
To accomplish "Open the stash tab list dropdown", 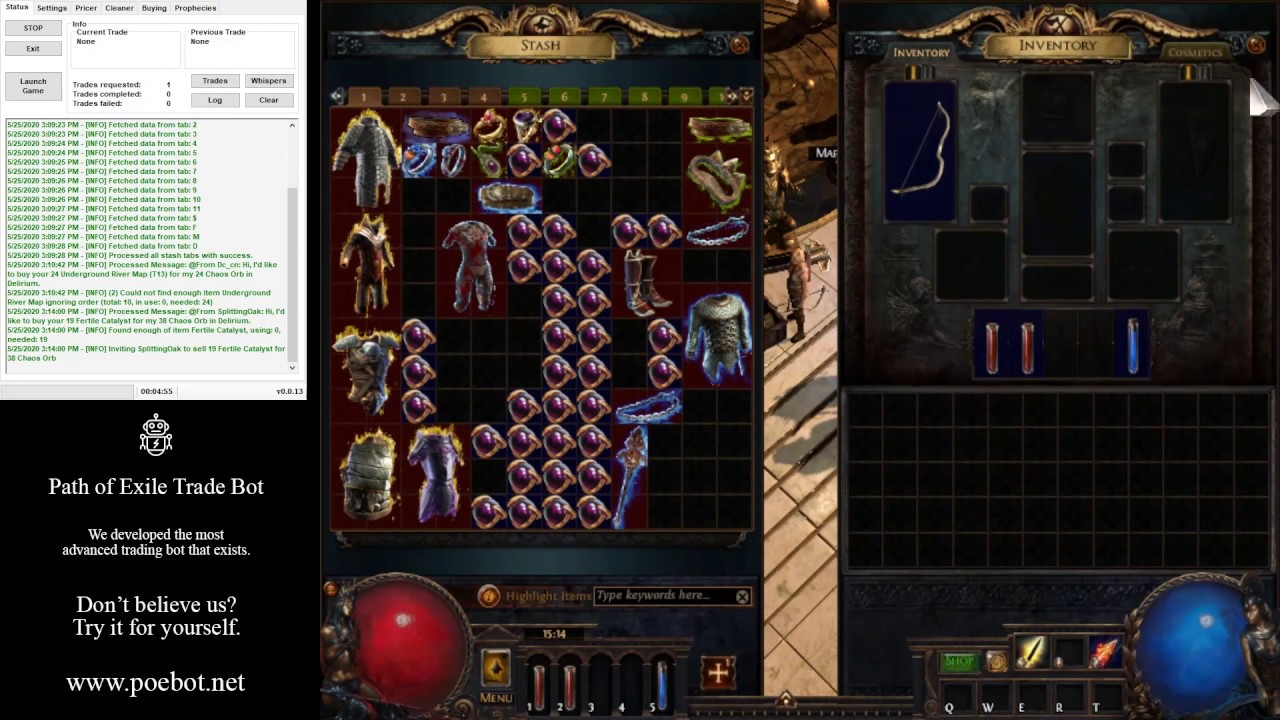I will 746,96.
